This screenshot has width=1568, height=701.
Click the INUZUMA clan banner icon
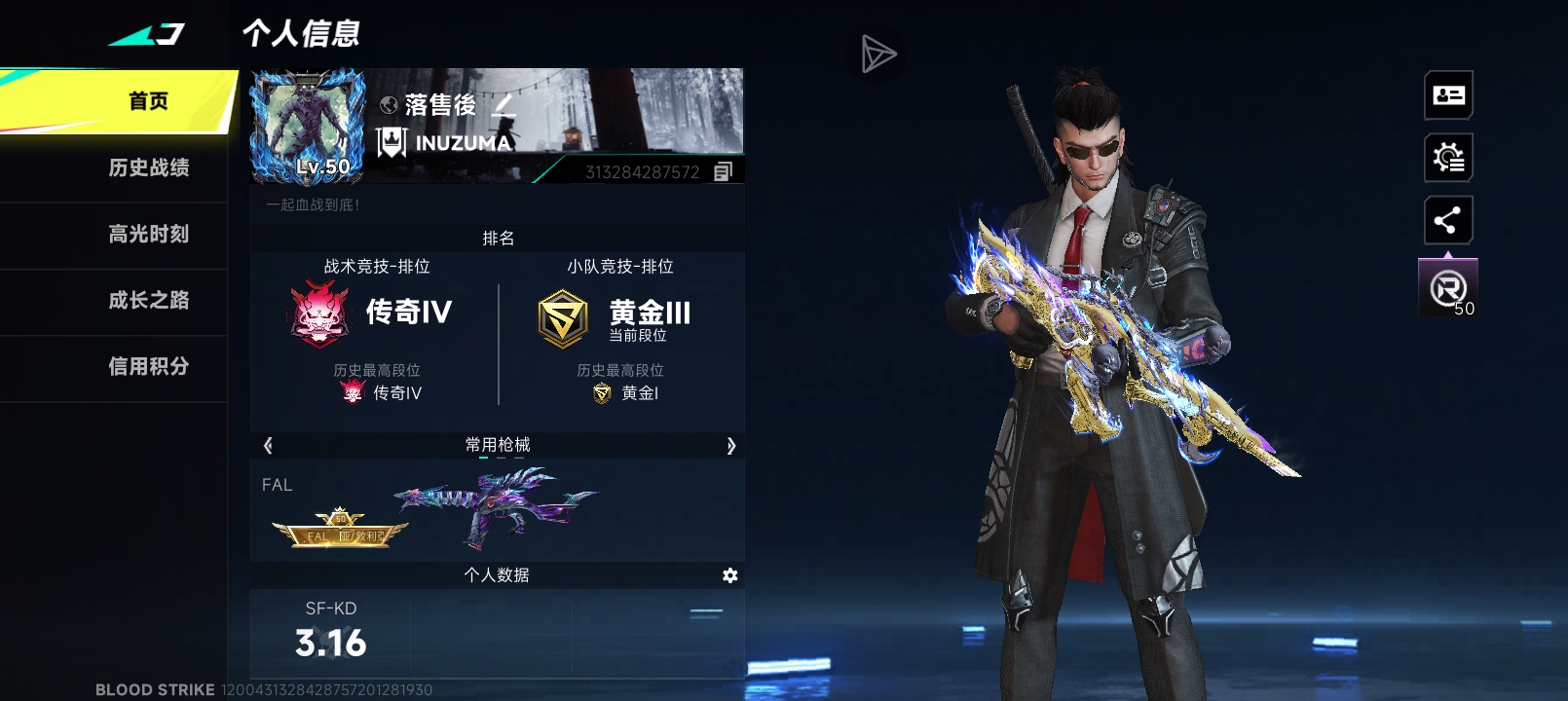[x=392, y=141]
